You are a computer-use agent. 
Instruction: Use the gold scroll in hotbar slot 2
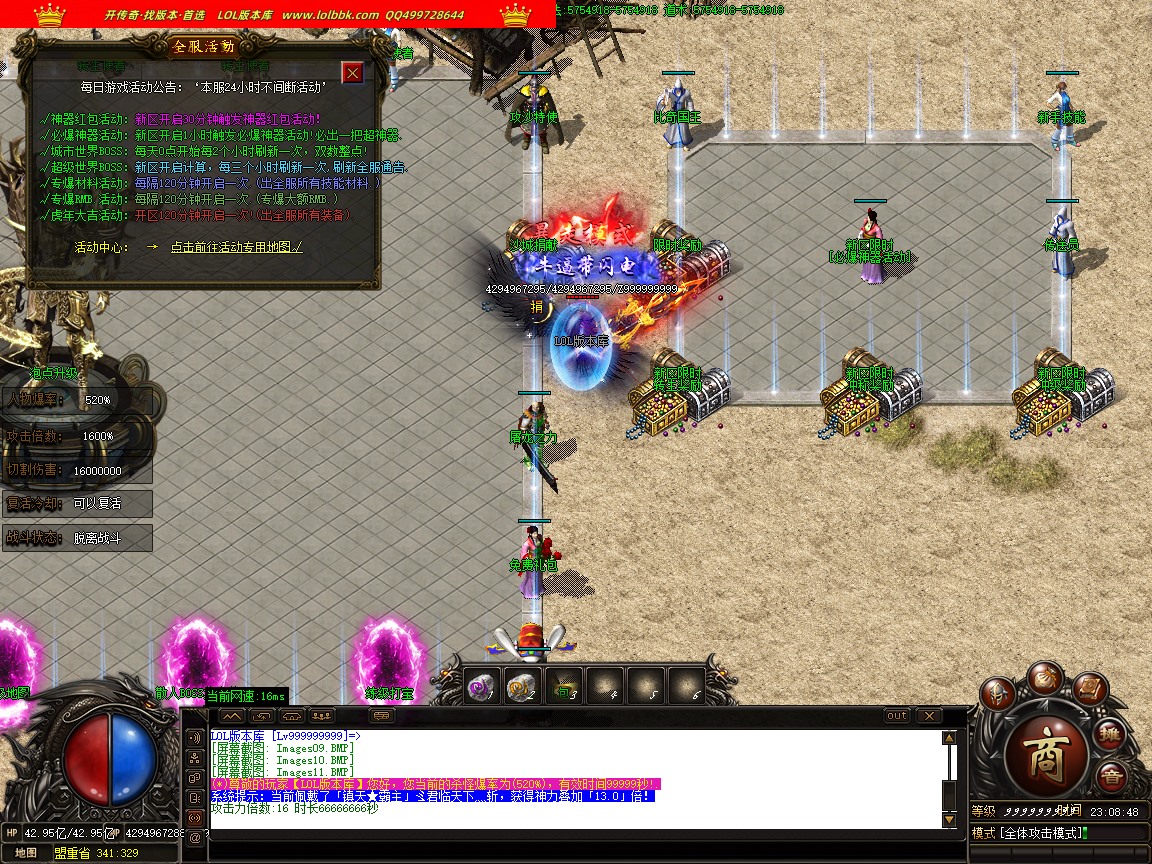521,686
